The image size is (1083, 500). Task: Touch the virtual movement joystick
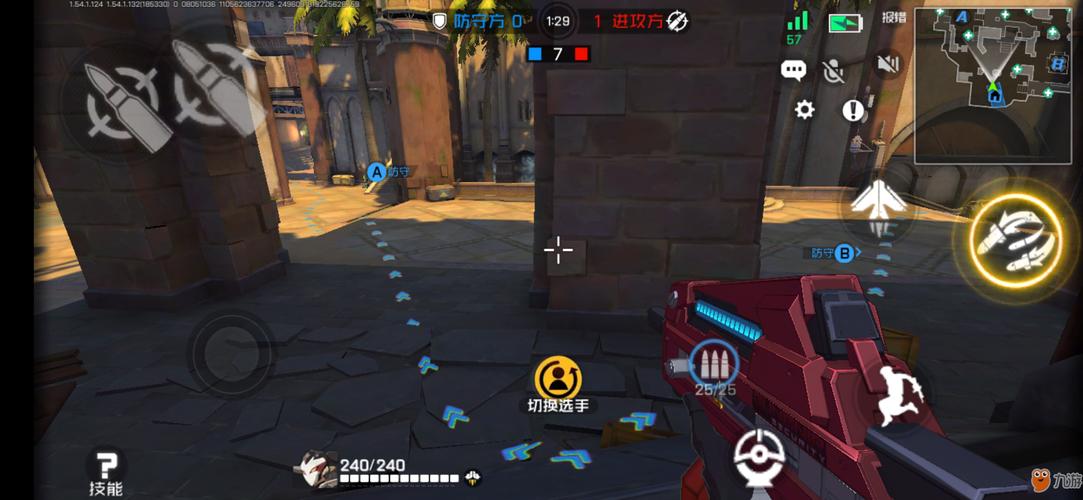pyautogui.click(x=229, y=348)
